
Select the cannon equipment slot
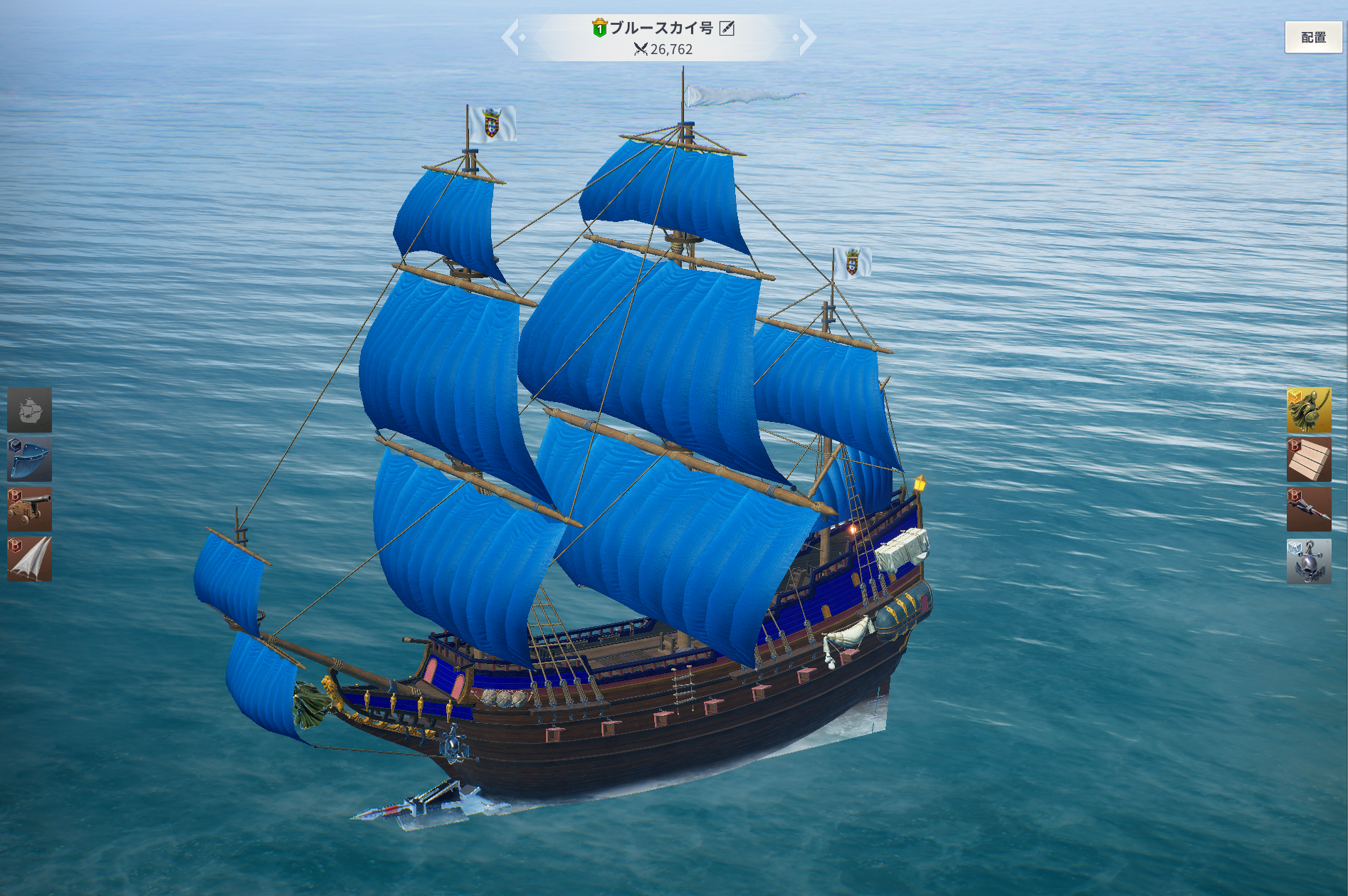[x=30, y=510]
